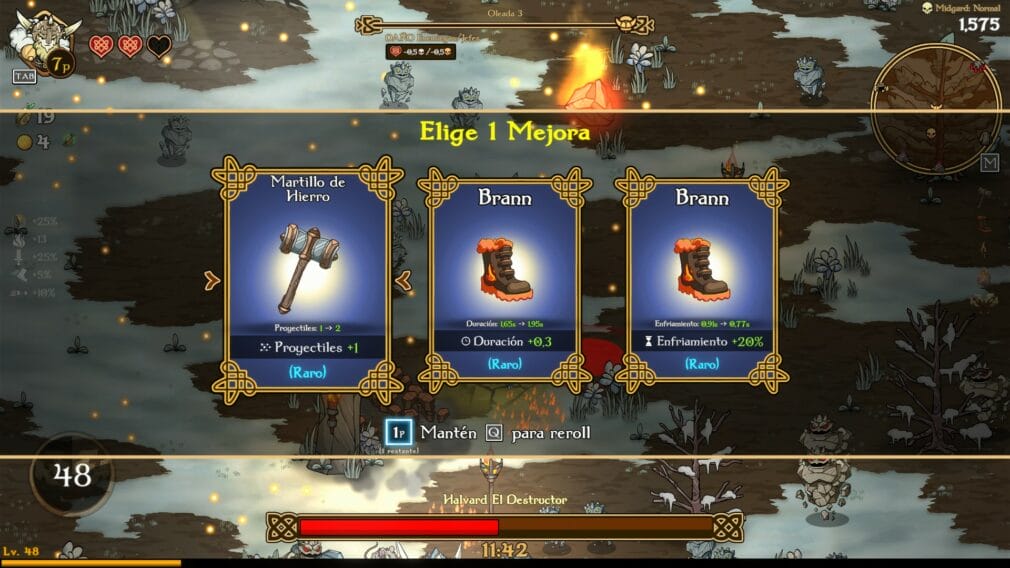Click the circular minimap
This screenshot has width=1010, height=568.
[935, 107]
